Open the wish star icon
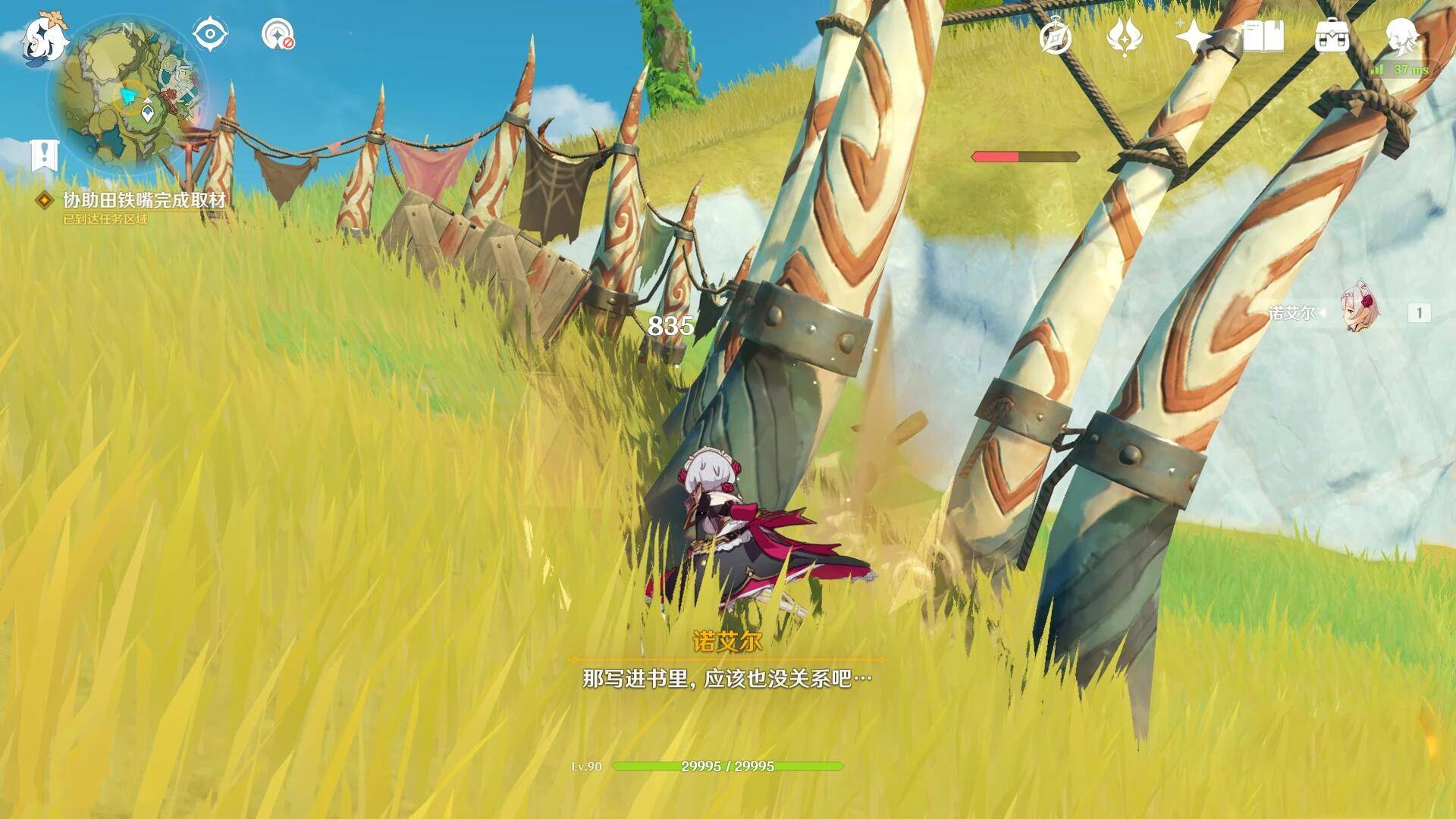Screen dimensions: 1456x819 pyautogui.click(x=1193, y=36)
